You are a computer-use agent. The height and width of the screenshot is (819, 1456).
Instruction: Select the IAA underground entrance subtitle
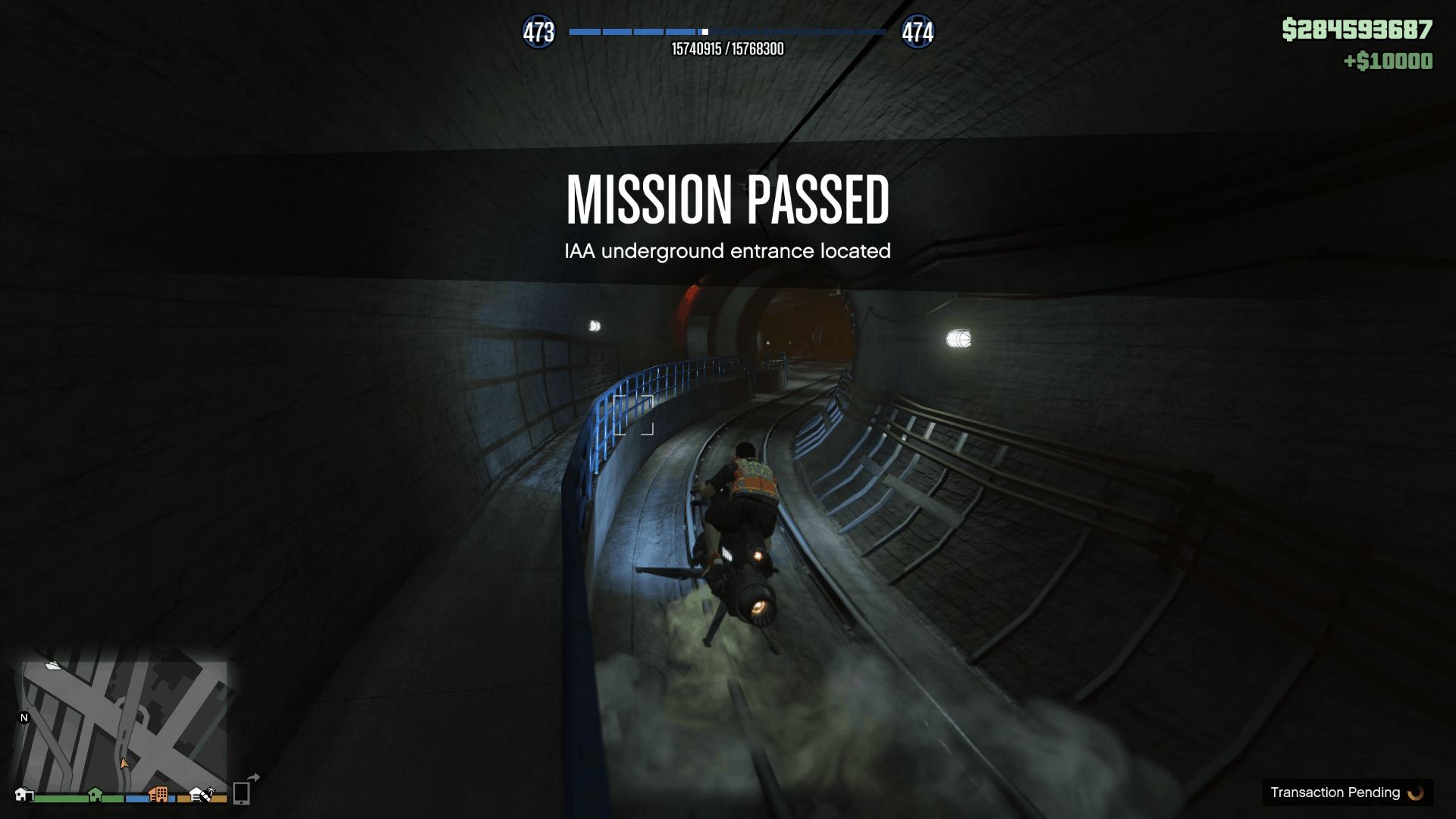(728, 251)
